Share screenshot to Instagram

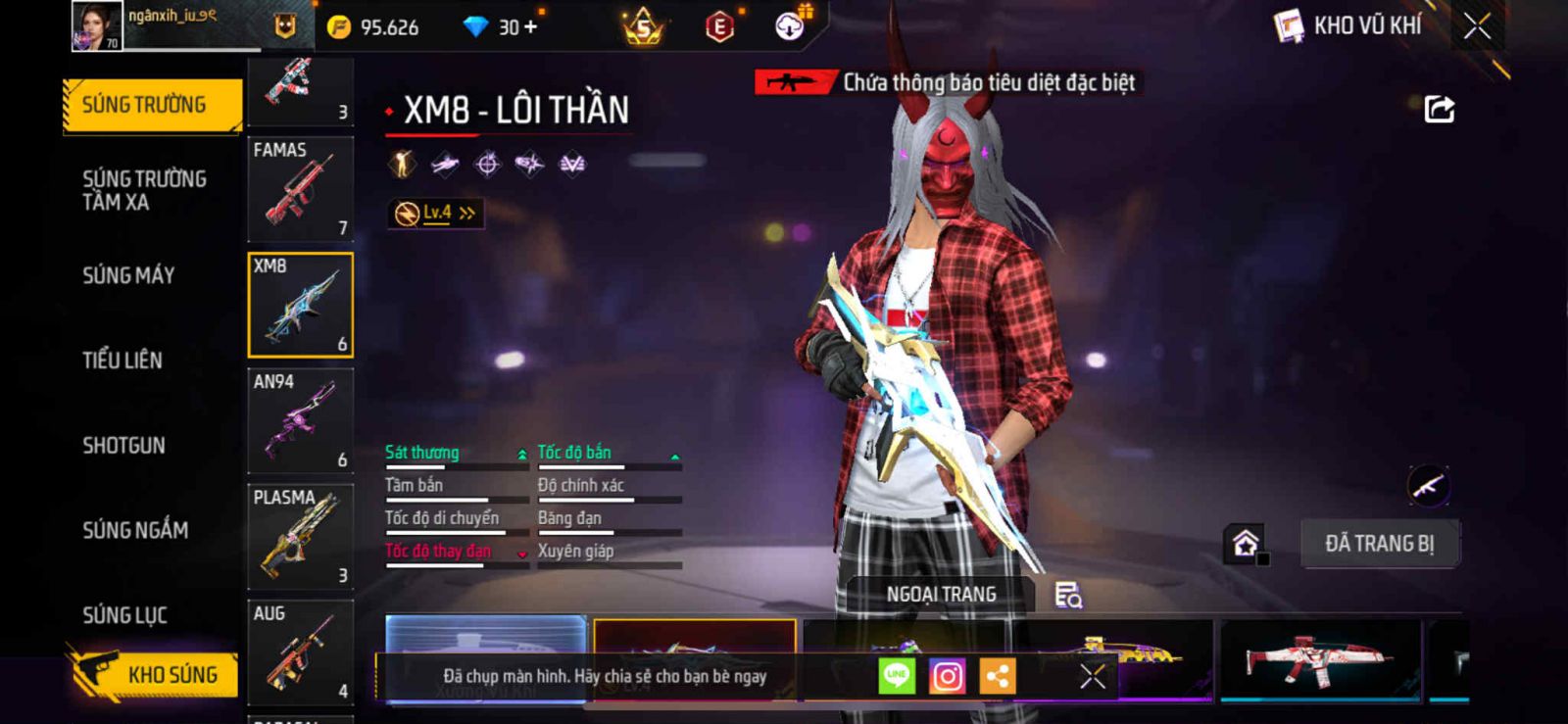[947, 676]
